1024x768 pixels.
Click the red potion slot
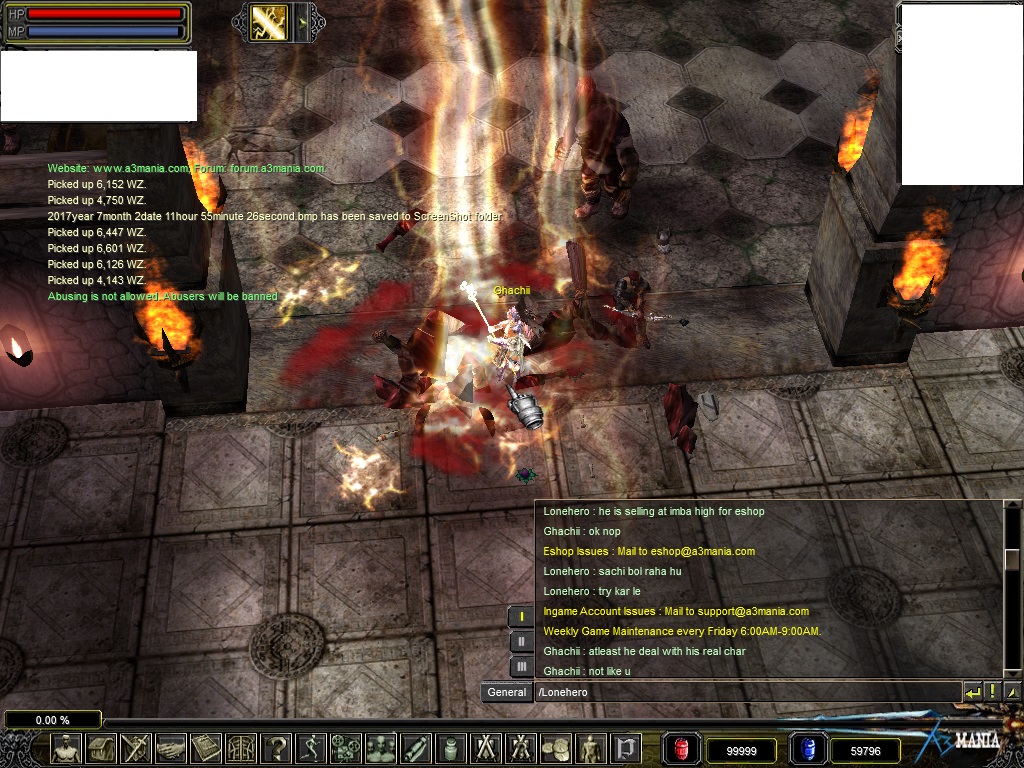tap(682, 749)
